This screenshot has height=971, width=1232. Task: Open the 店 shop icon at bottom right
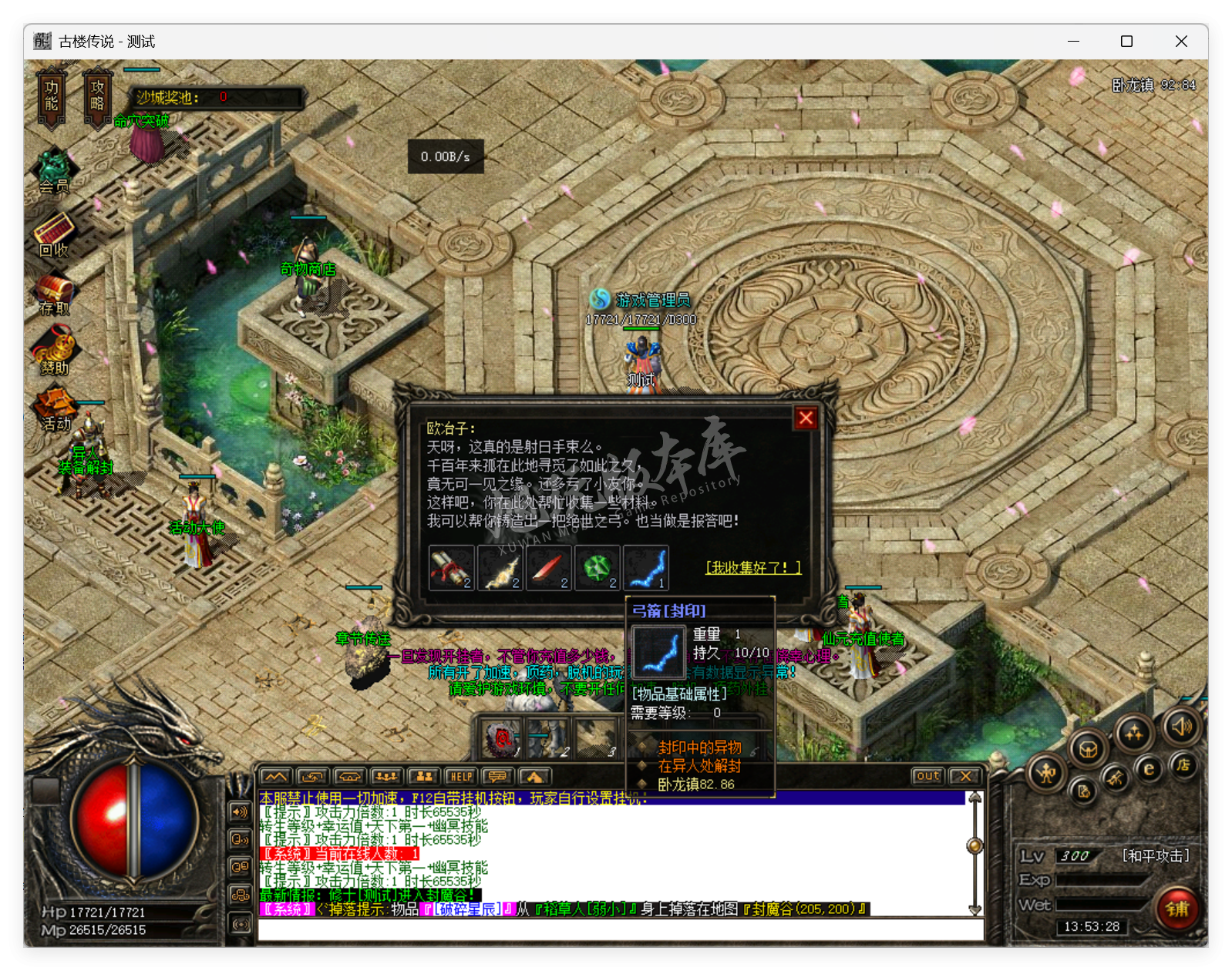pyautogui.click(x=1185, y=767)
